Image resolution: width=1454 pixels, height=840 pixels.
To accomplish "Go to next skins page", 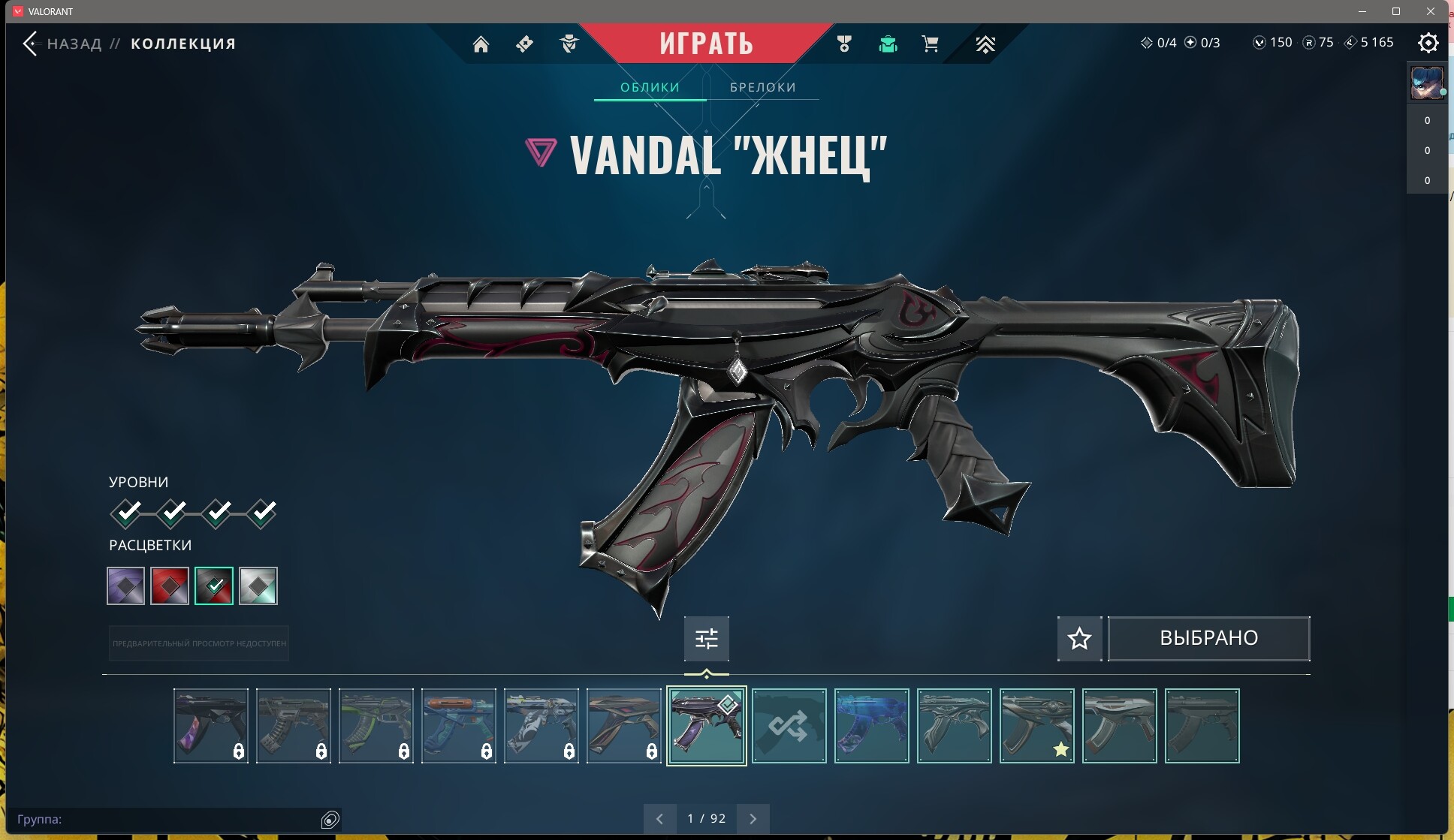I will coord(753,819).
